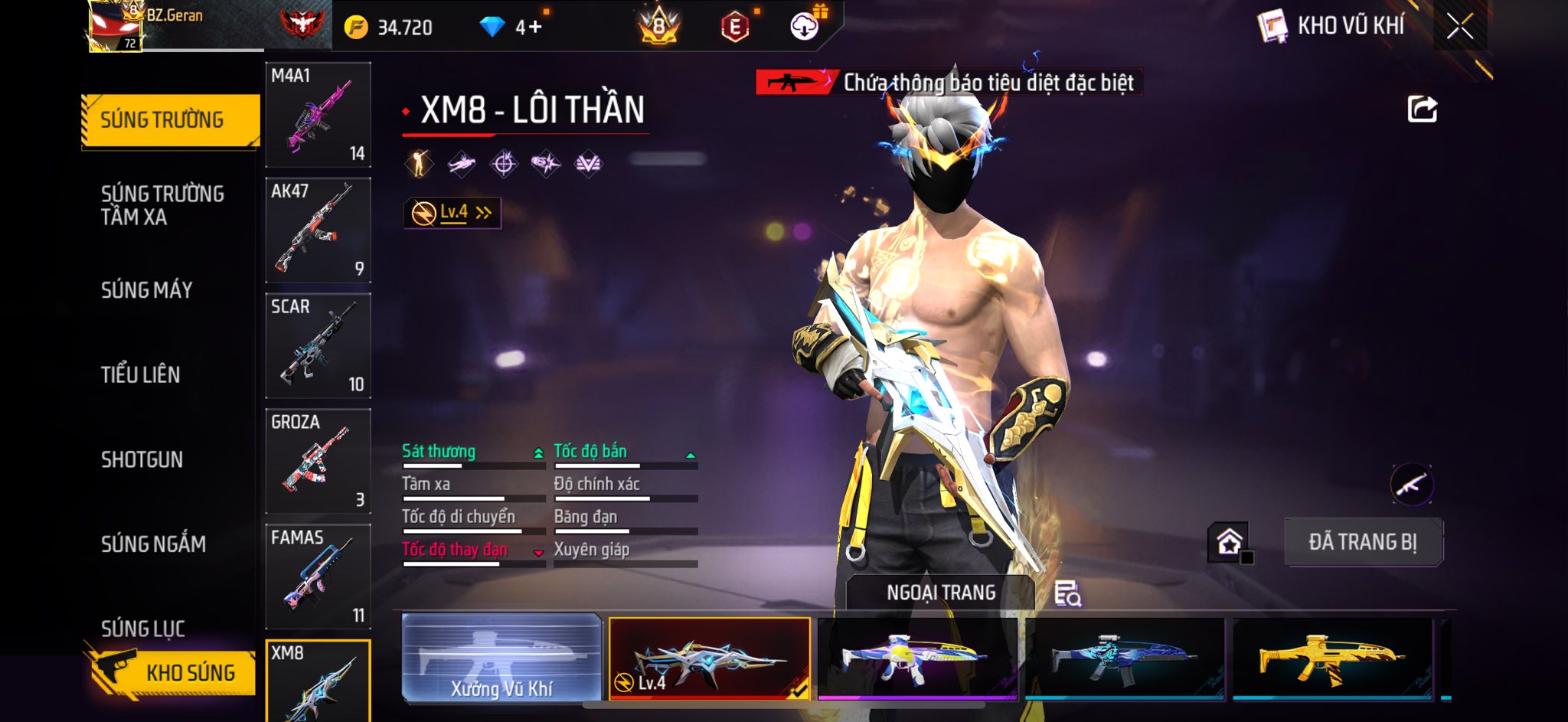Open the Súng Trường Tầm Xa category
The height and width of the screenshot is (722, 1568).
(x=162, y=205)
